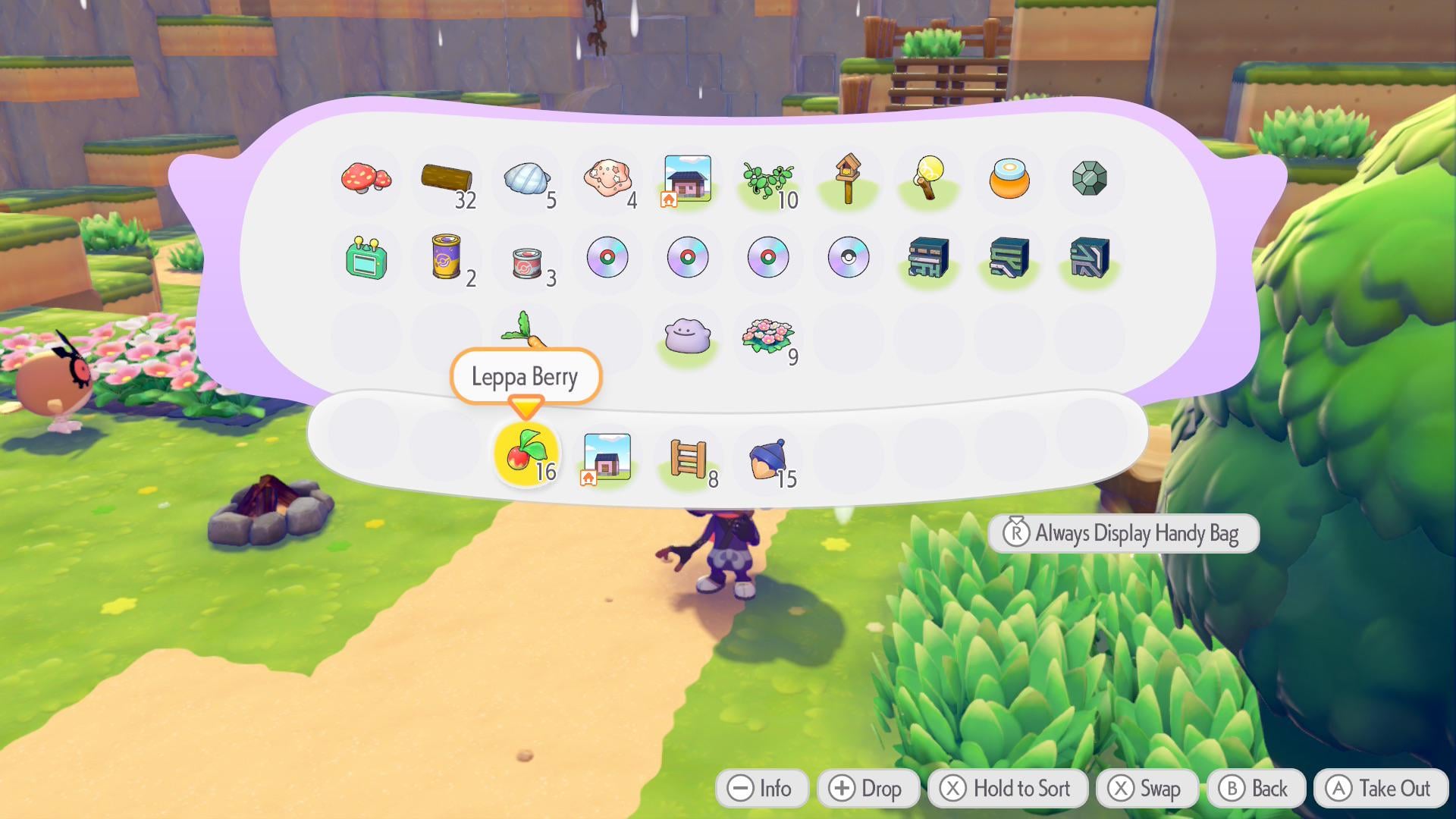Pick the red mushroom item
This screenshot has width=1456, height=819.
(x=366, y=179)
